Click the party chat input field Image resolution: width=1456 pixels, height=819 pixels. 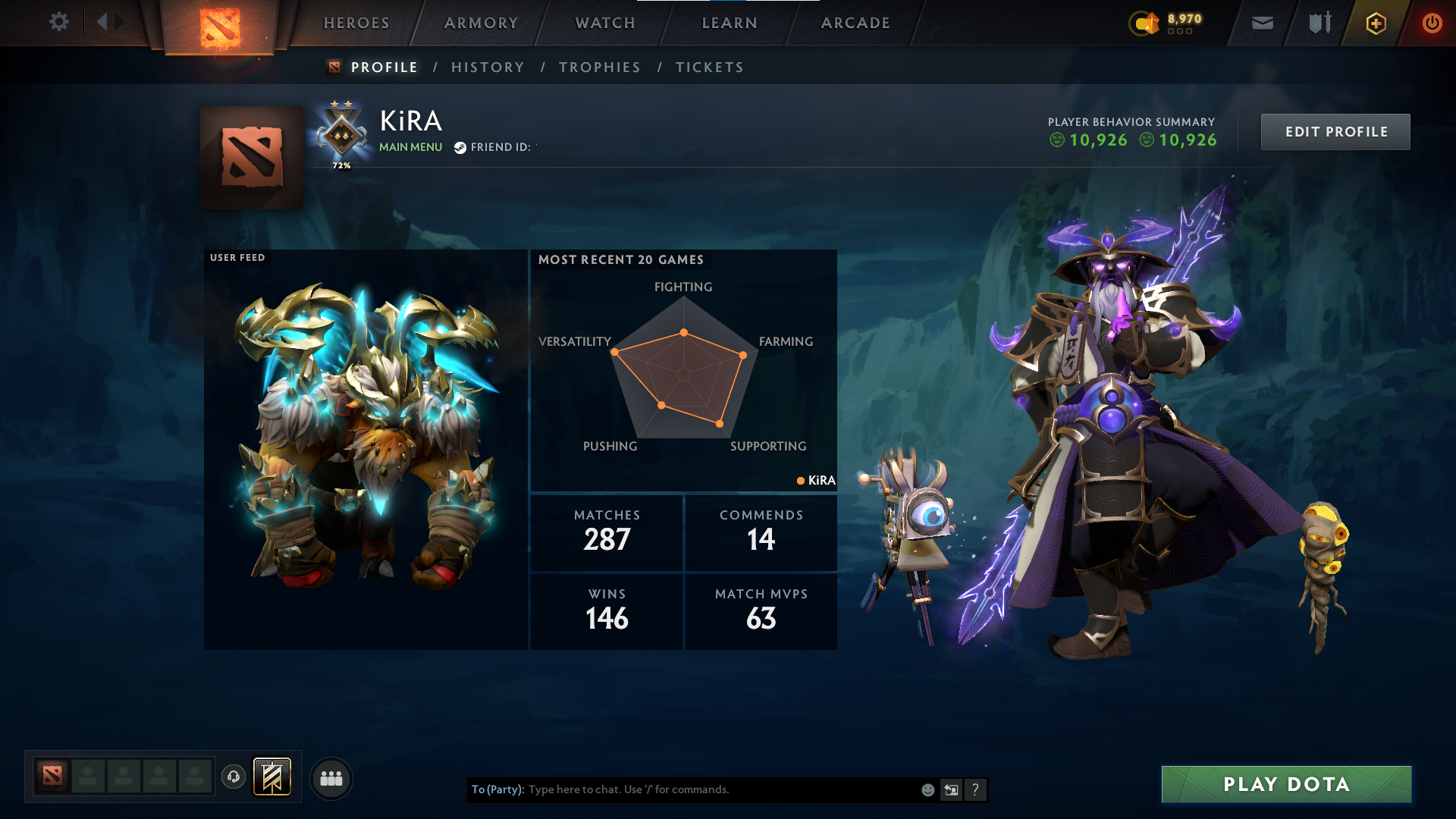tap(720, 789)
